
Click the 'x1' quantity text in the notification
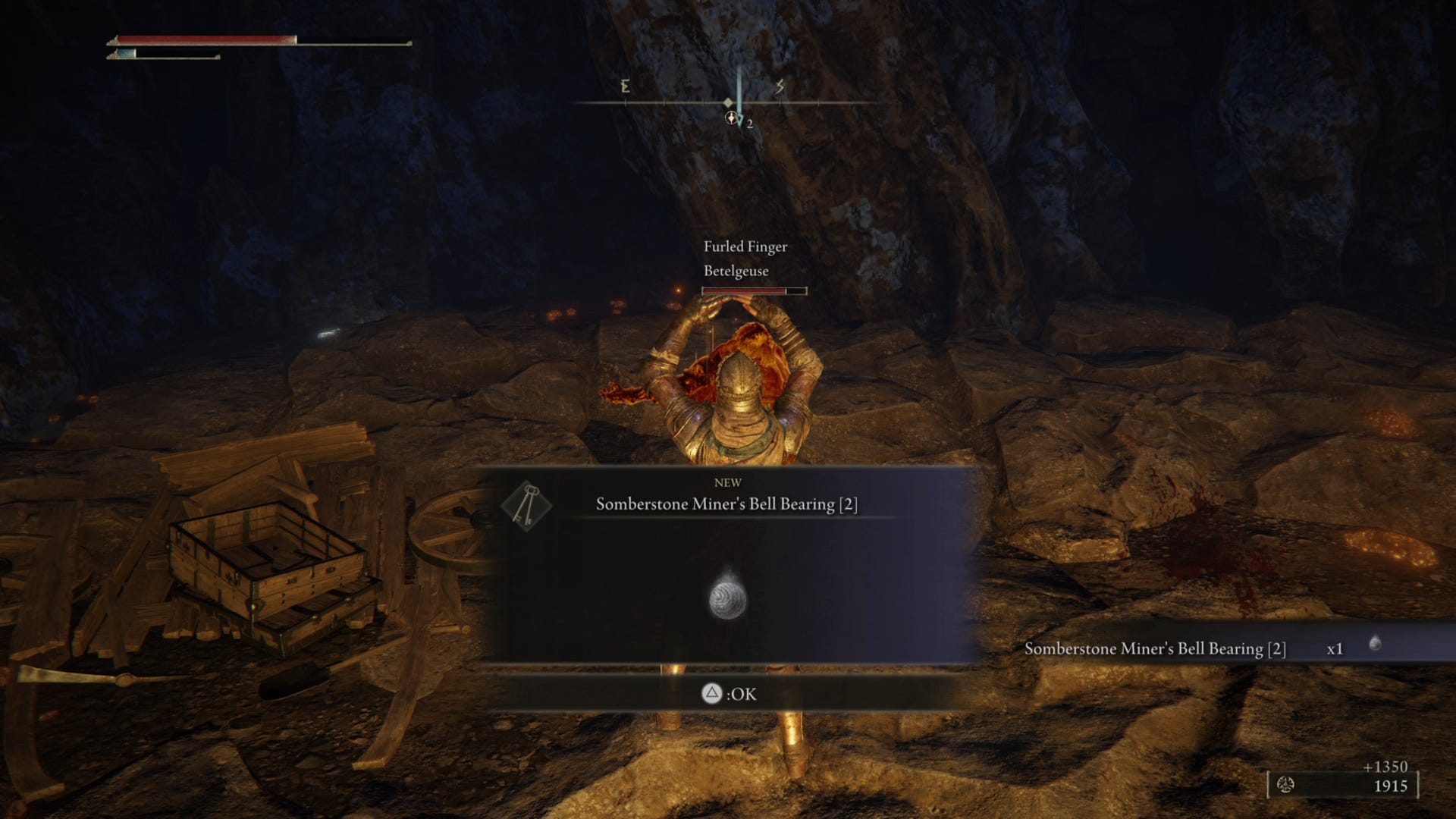point(1333,648)
